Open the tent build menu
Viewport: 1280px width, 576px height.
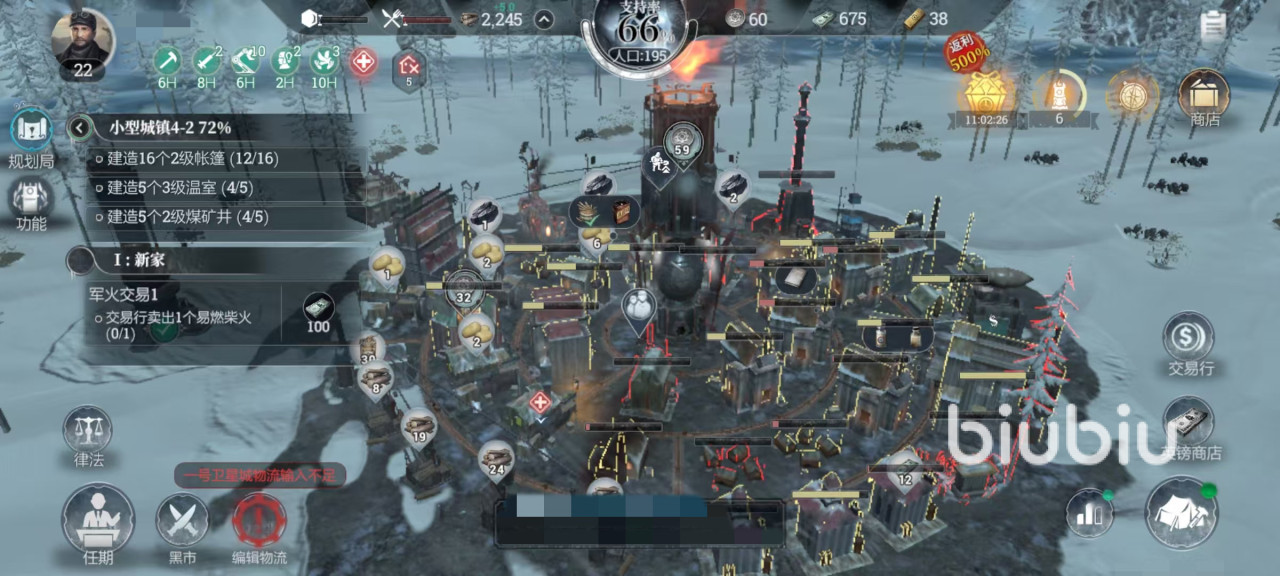(1181, 512)
